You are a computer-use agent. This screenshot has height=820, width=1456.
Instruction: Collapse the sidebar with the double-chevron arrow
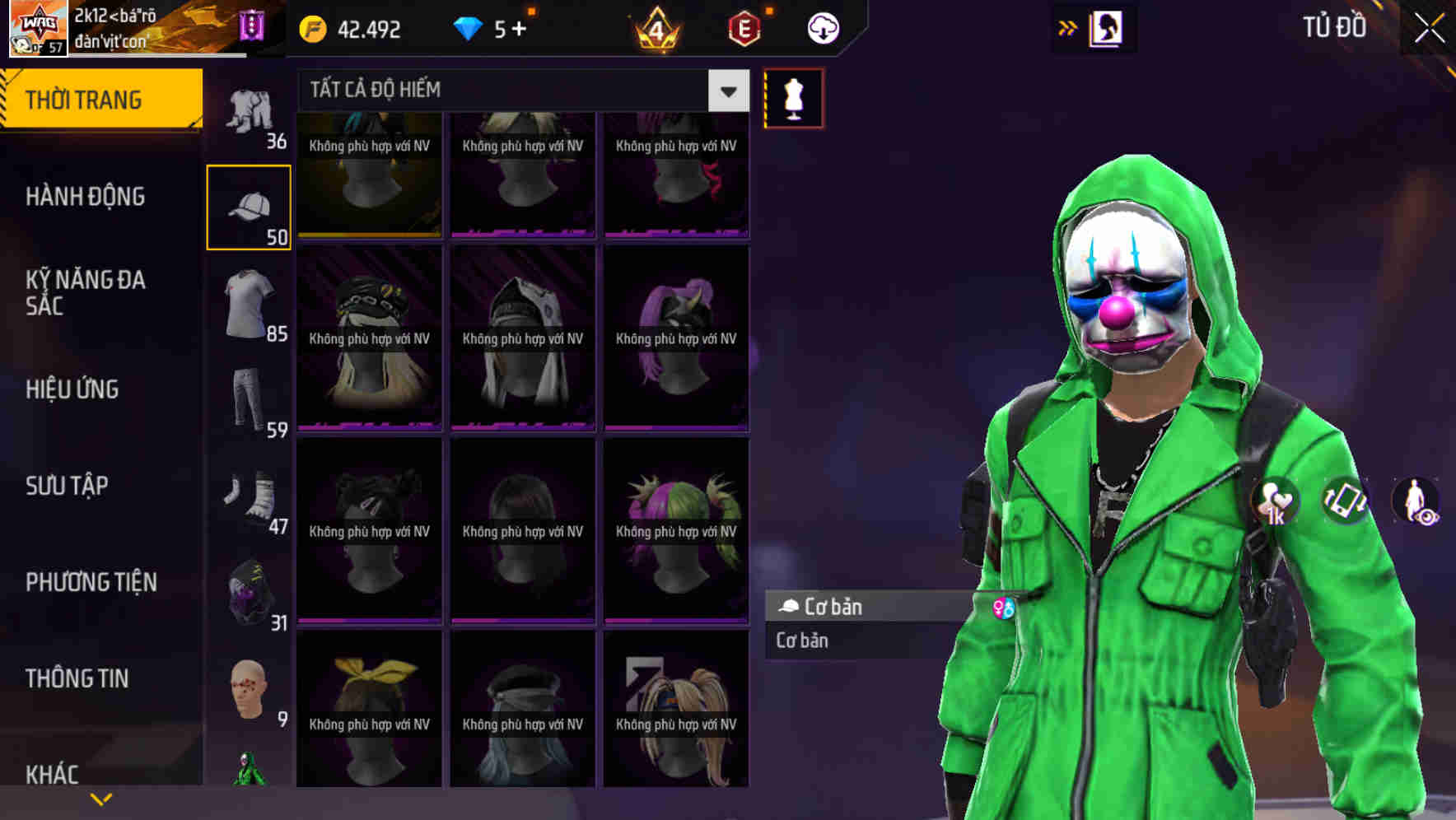(x=1068, y=27)
